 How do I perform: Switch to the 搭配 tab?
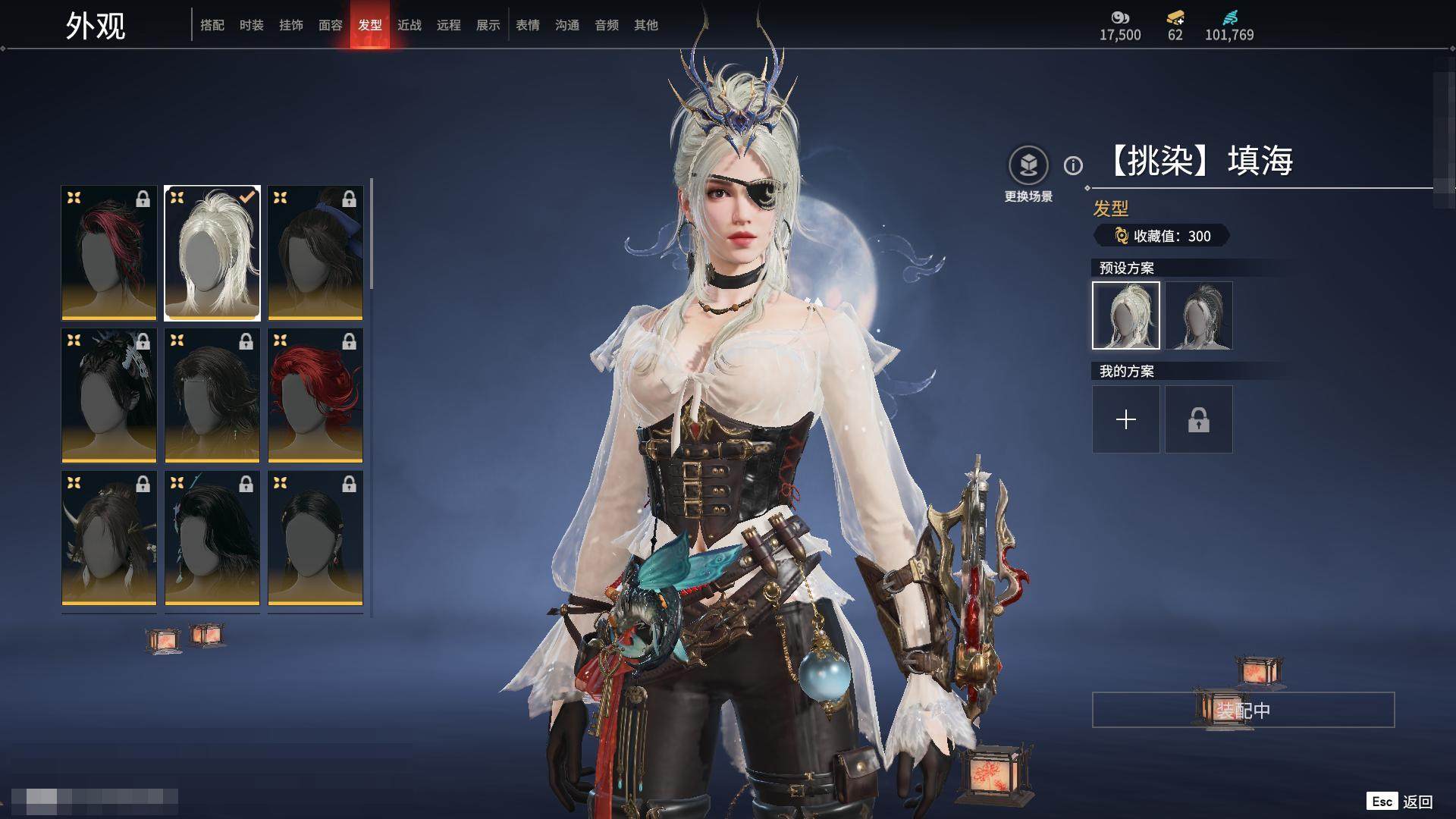[x=212, y=25]
